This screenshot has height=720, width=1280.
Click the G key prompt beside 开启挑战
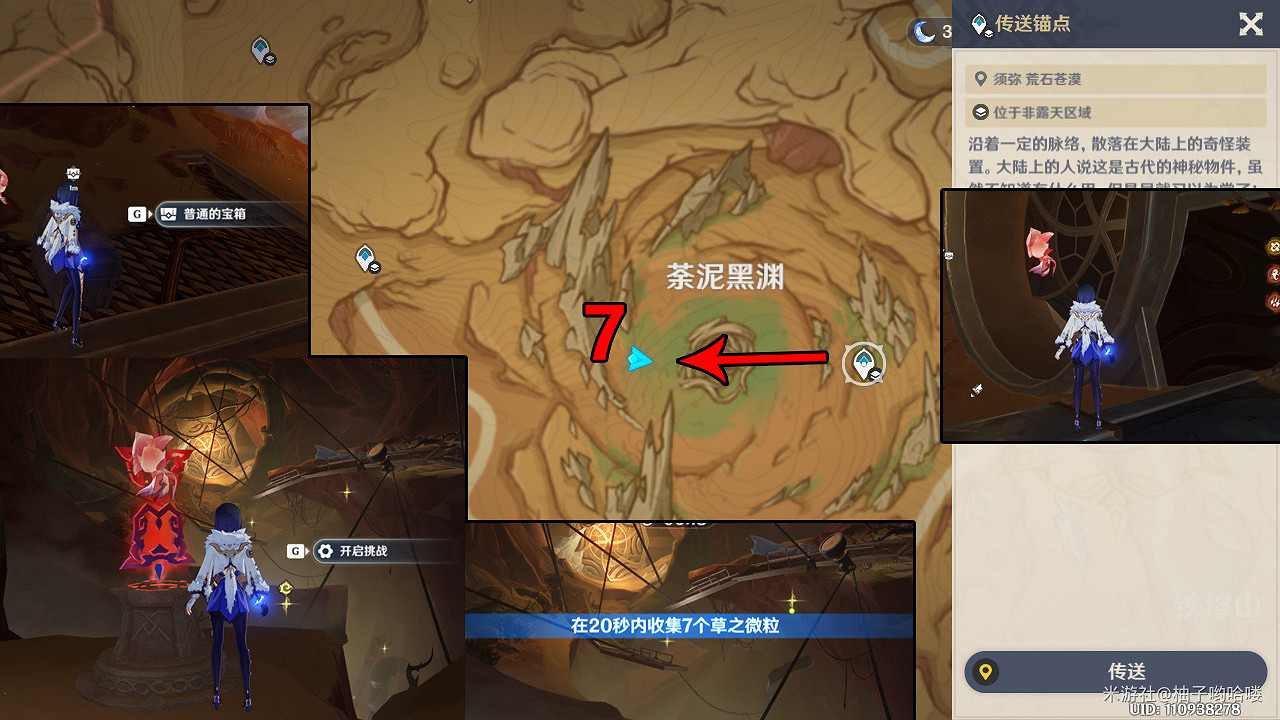click(x=296, y=551)
